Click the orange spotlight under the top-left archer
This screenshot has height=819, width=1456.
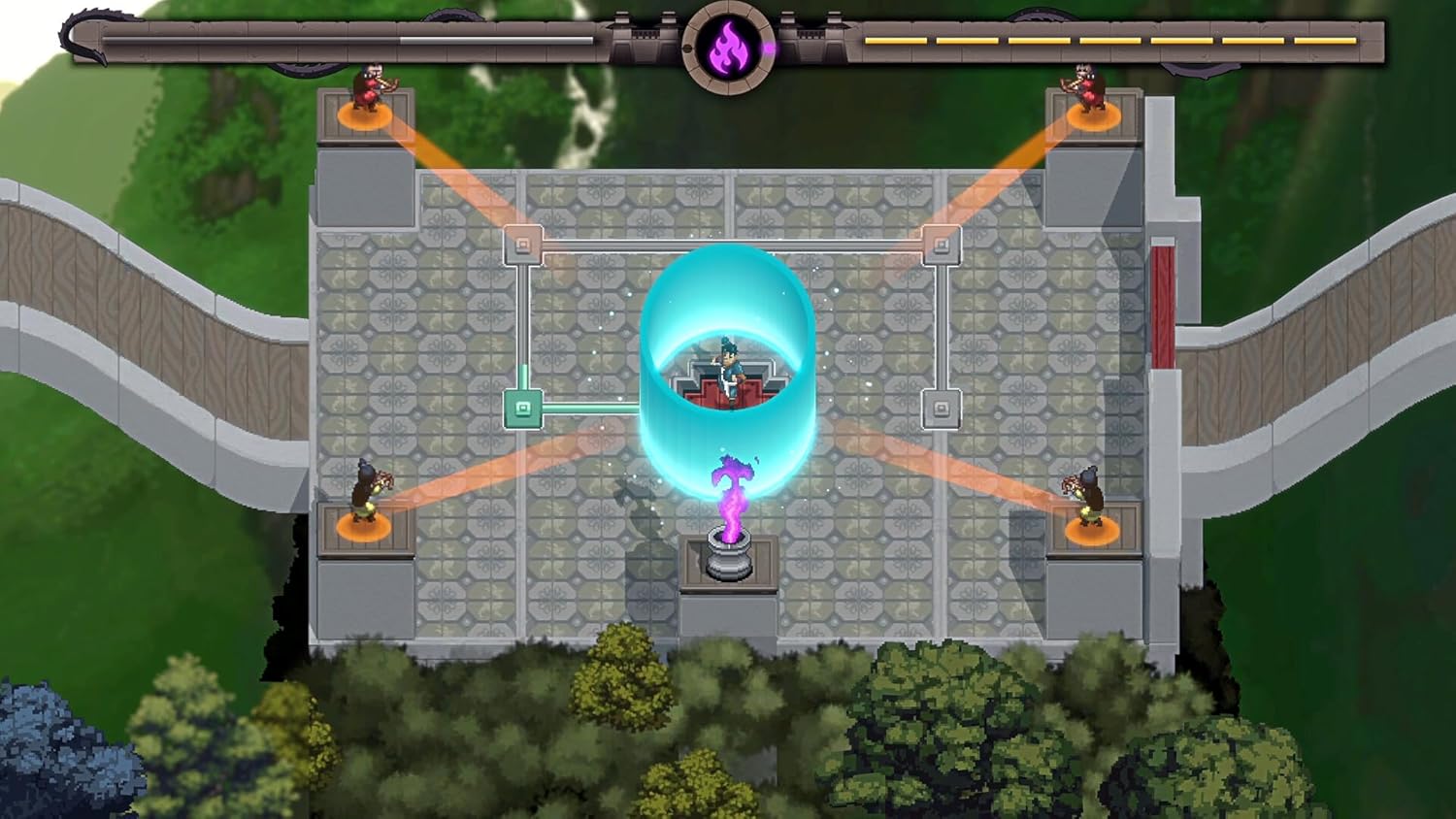pos(364,116)
